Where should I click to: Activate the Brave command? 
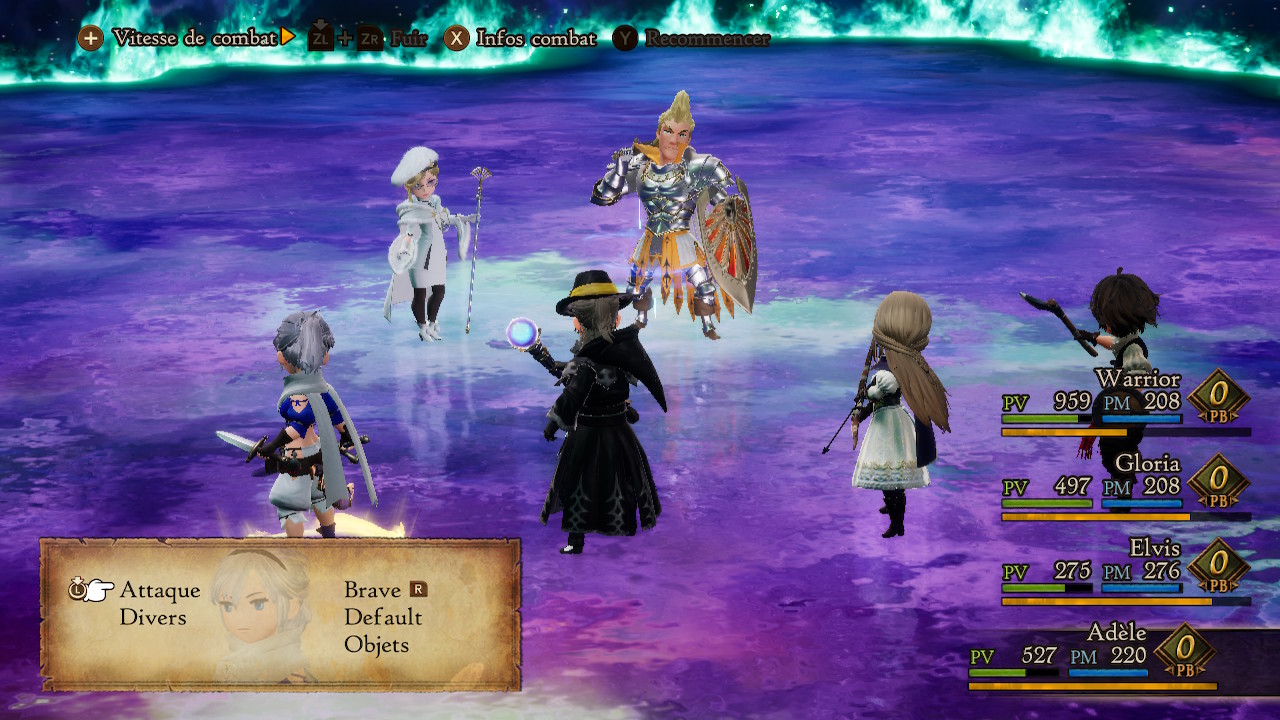(373, 590)
